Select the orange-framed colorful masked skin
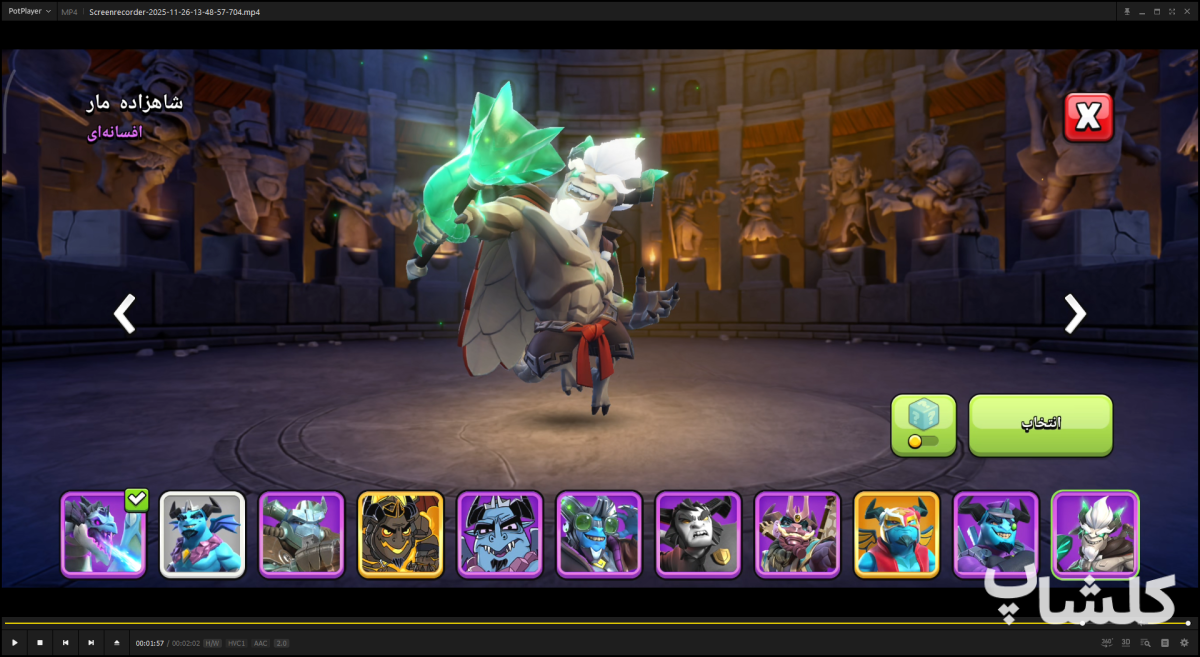 (x=896, y=534)
